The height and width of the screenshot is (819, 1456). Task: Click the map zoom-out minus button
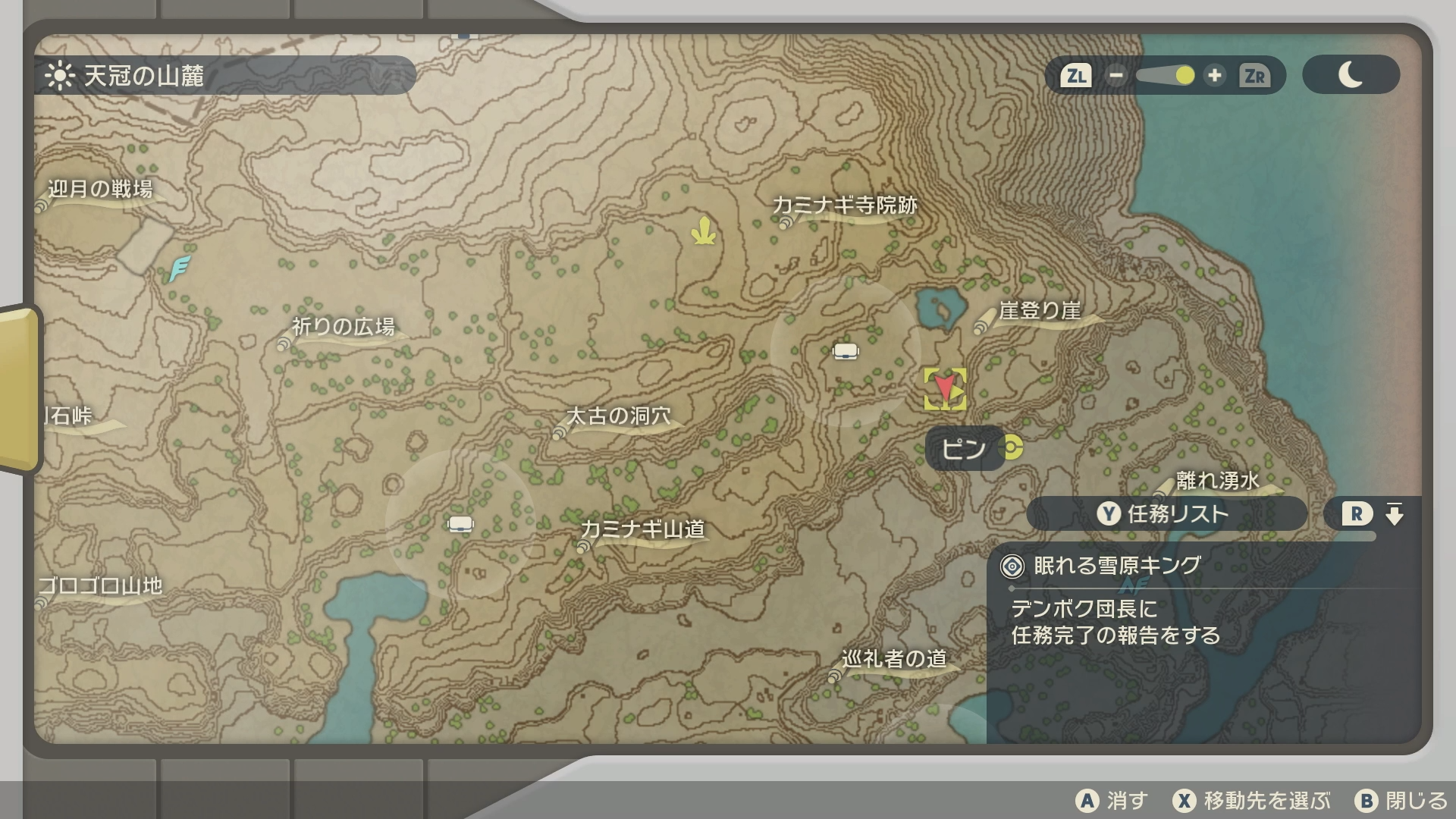coord(1116,76)
